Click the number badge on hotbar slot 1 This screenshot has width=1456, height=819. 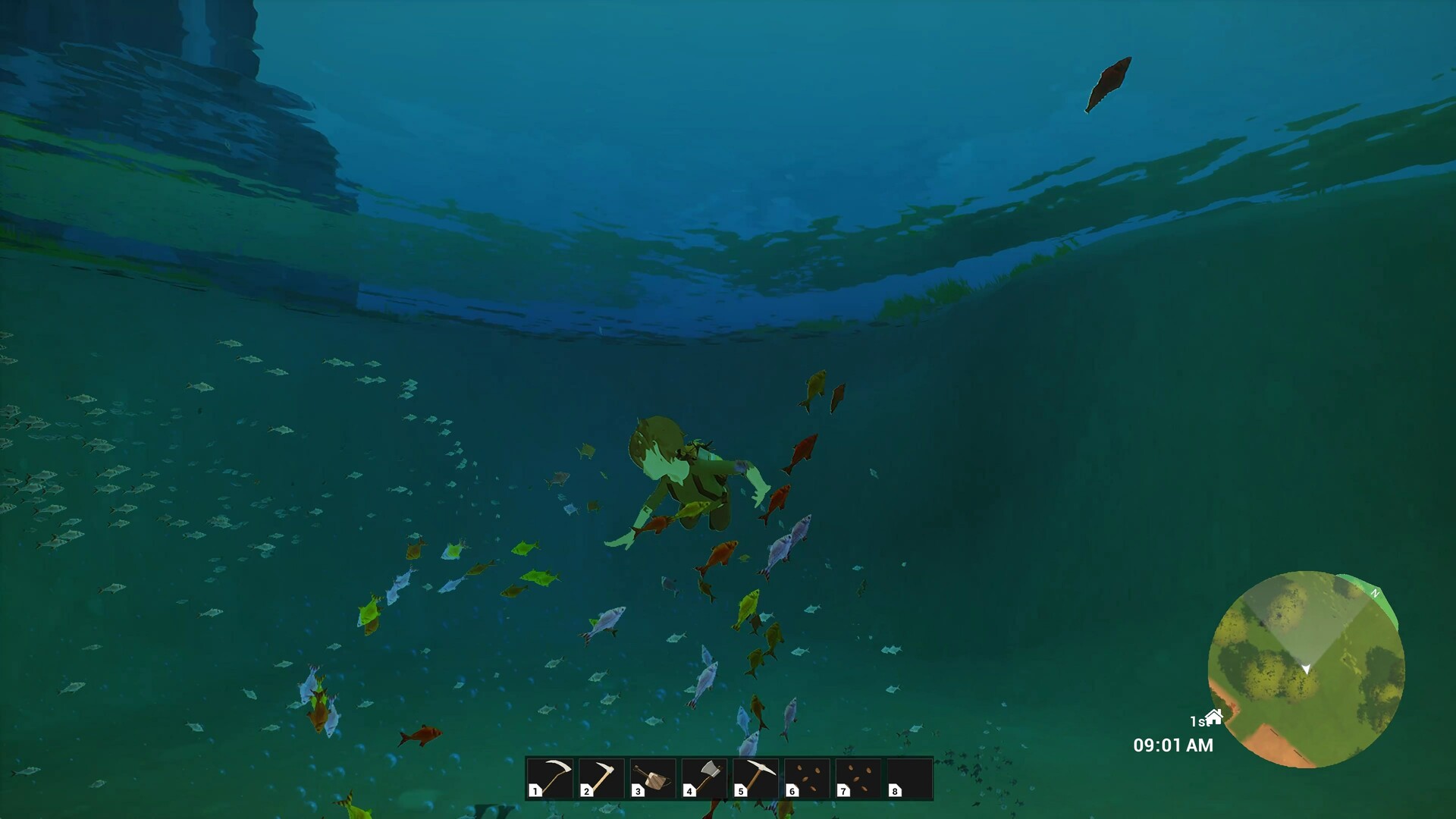(535, 791)
